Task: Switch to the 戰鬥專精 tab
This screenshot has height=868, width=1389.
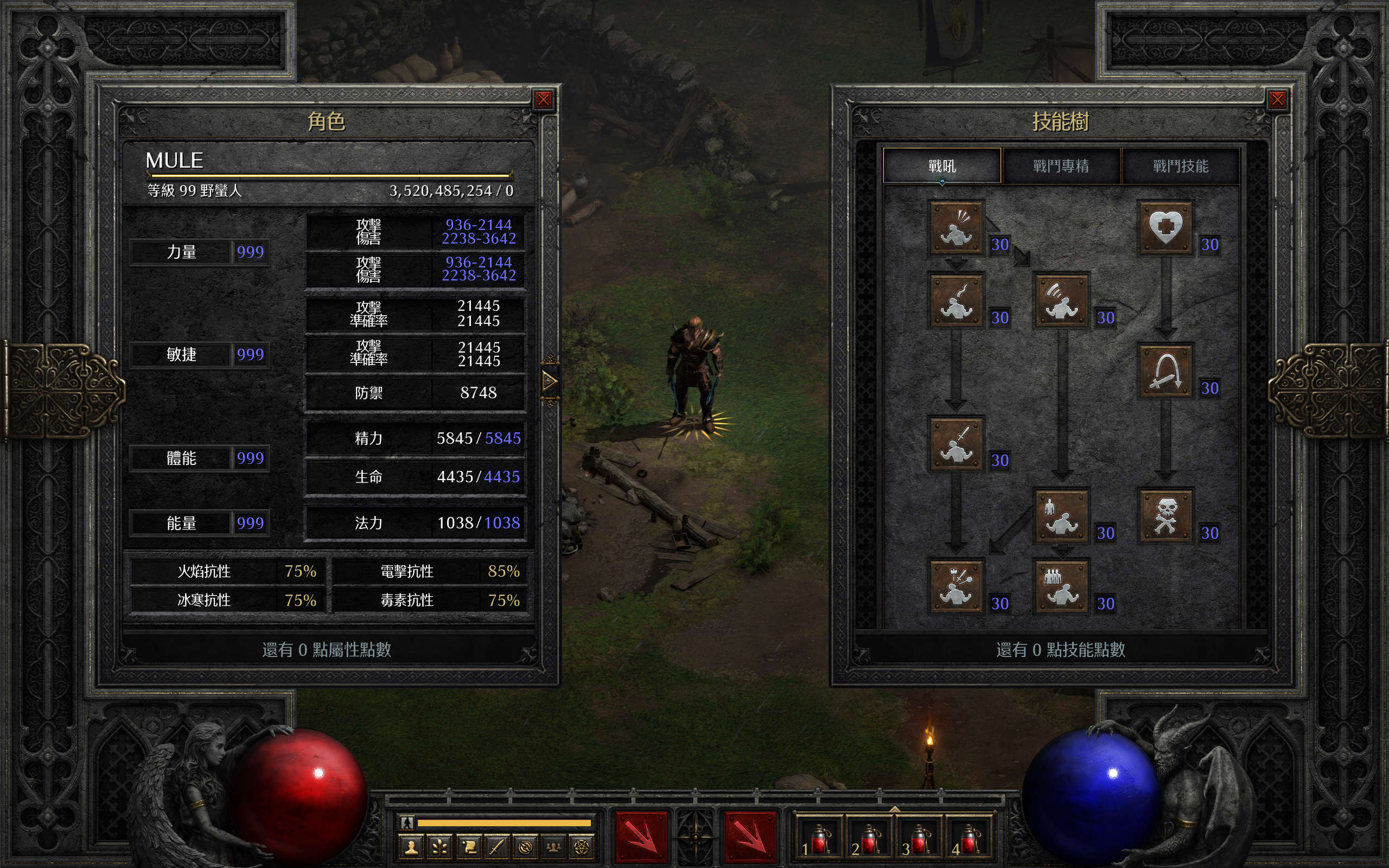Action: coord(1061,166)
